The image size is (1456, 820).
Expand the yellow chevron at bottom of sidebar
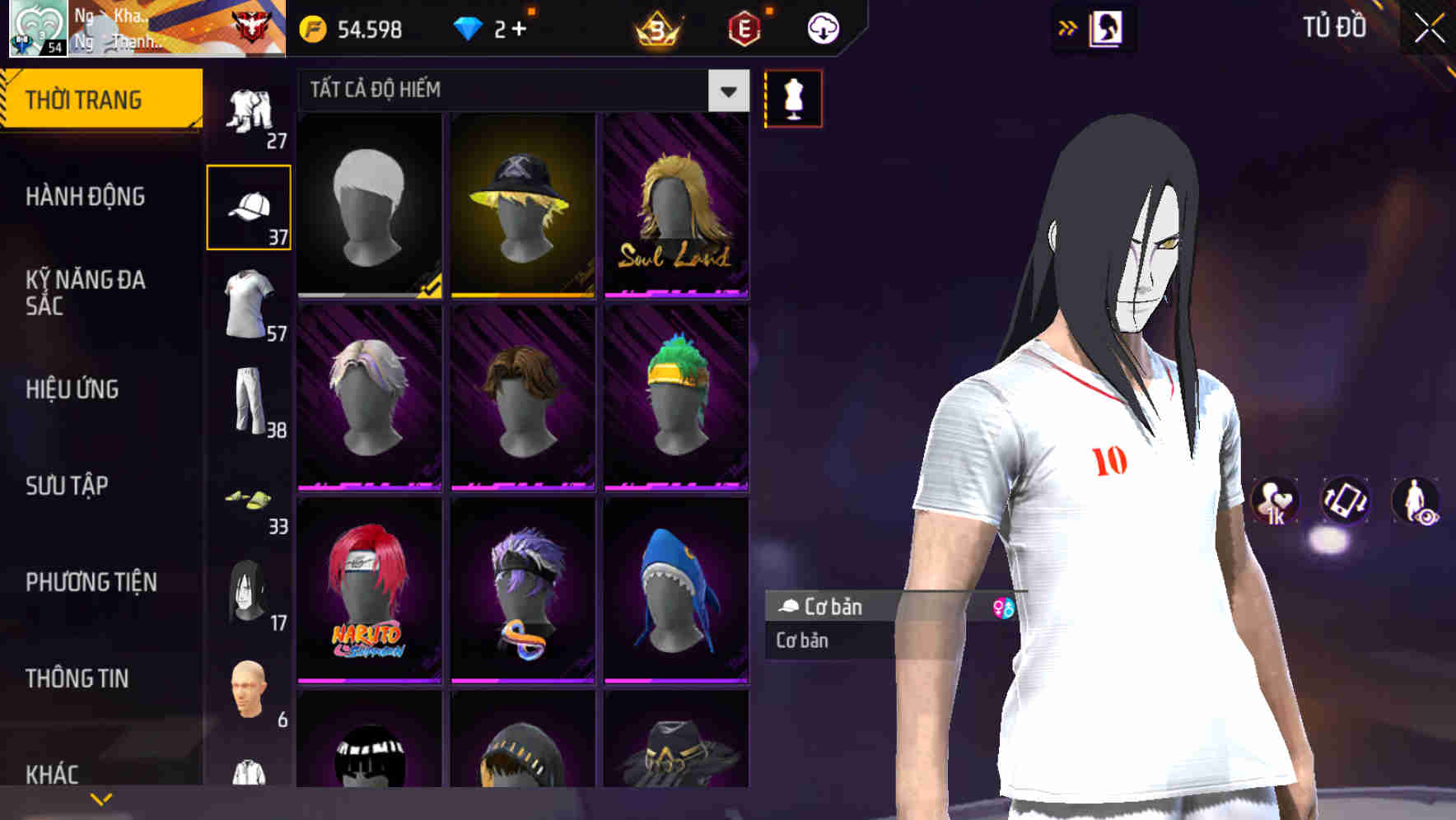[100, 797]
